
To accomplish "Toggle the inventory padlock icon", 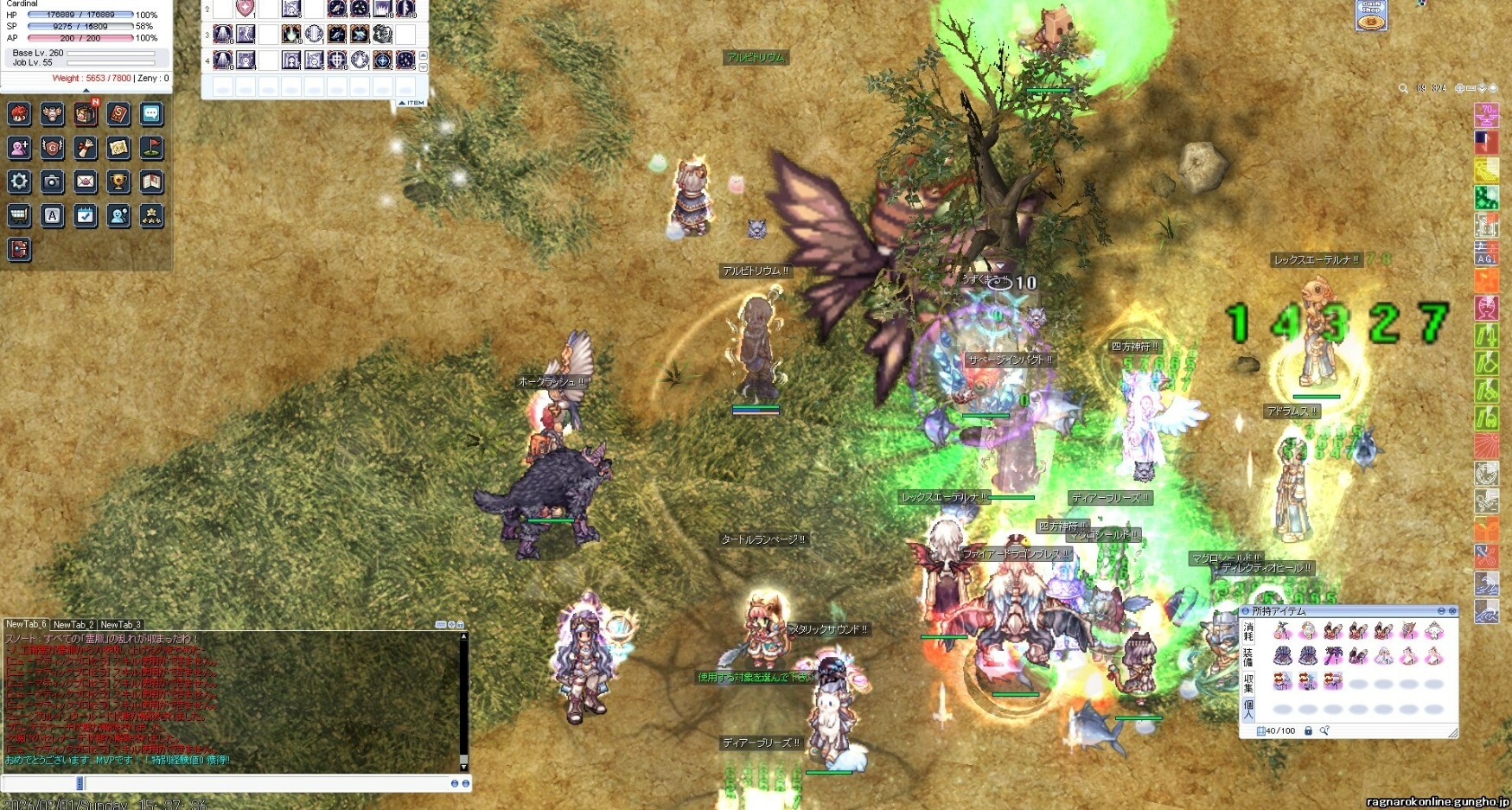I will point(1308,731).
